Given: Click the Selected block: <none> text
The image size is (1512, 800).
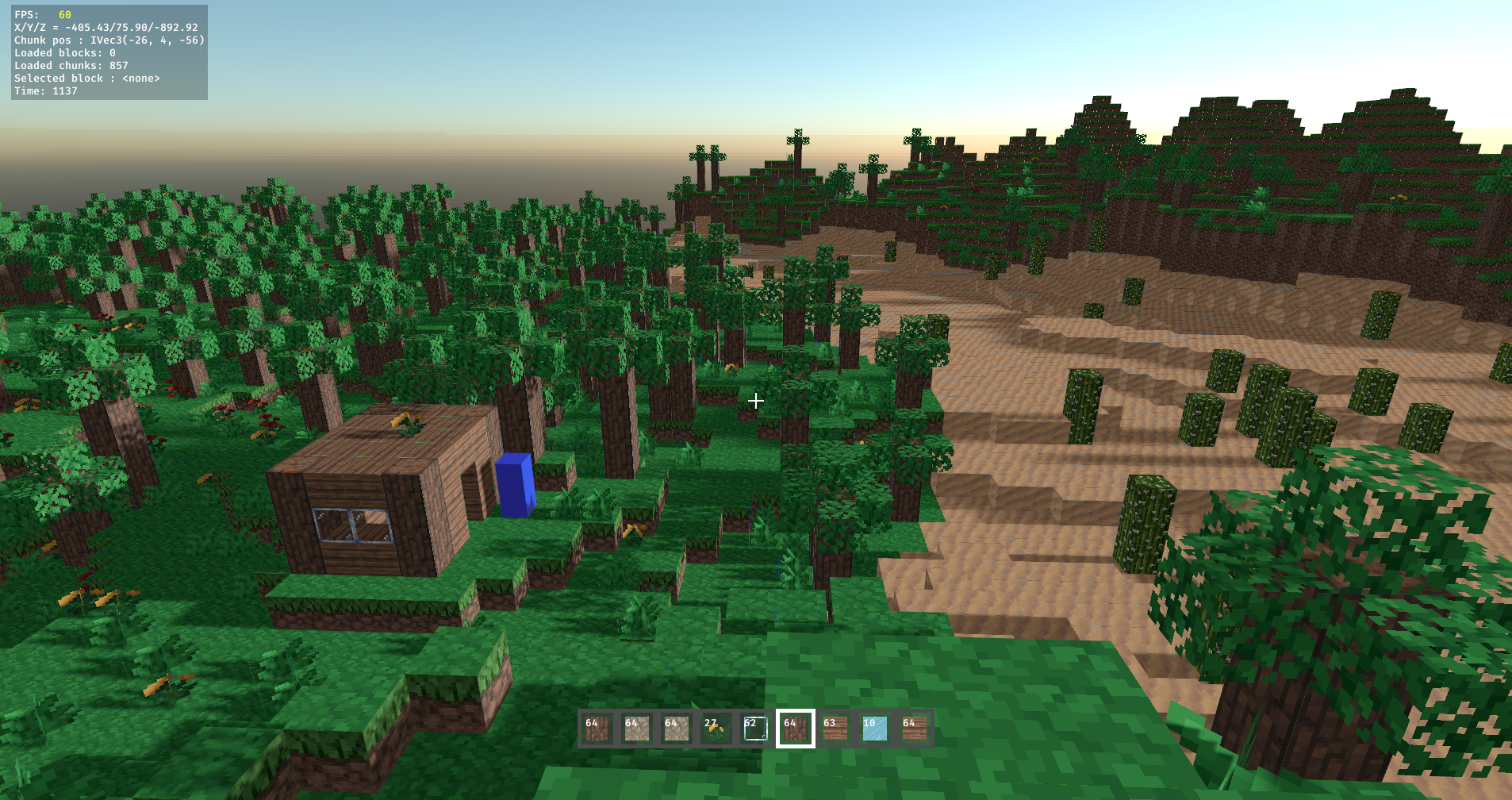Looking at the screenshot, I should coord(86,78).
